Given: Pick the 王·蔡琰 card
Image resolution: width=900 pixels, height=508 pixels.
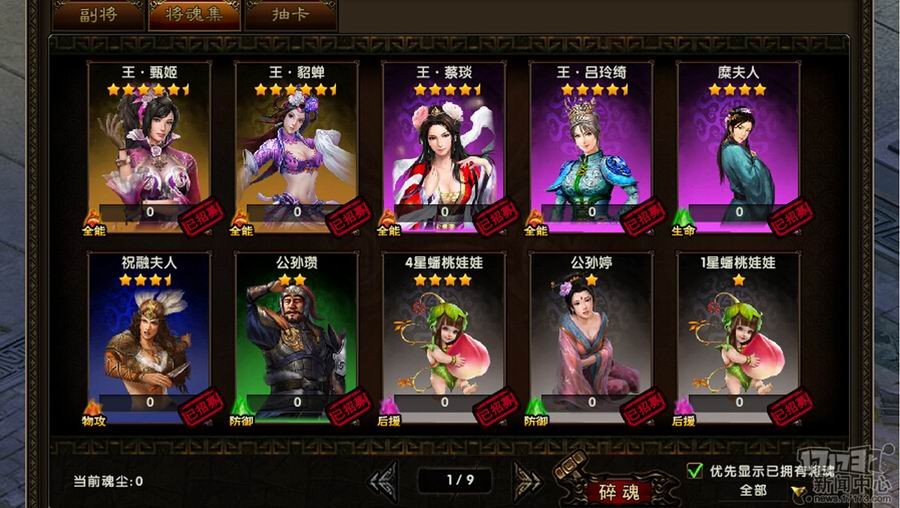Looking at the screenshot, I should (444, 145).
